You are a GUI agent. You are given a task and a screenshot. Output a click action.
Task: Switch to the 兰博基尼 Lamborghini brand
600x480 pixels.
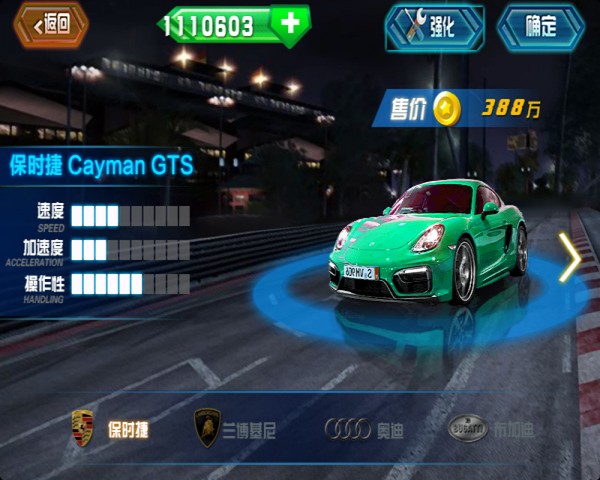tap(235, 429)
